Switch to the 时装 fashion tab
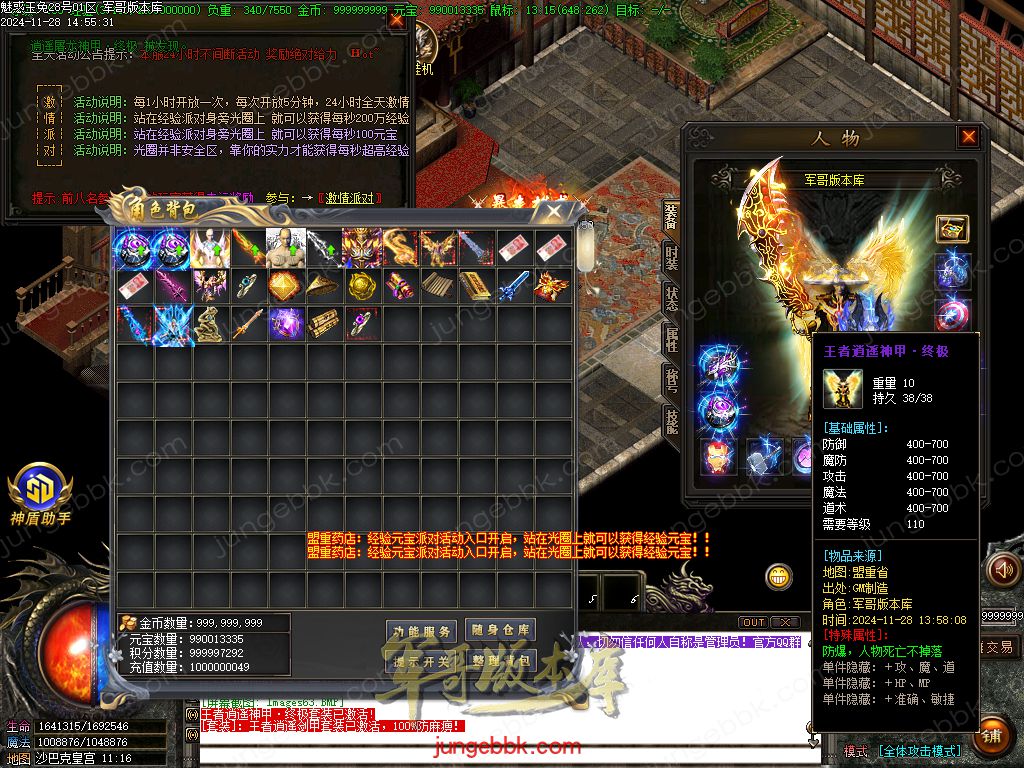This screenshot has height=768, width=1024. pyautogui.click(x=672, y=257)
